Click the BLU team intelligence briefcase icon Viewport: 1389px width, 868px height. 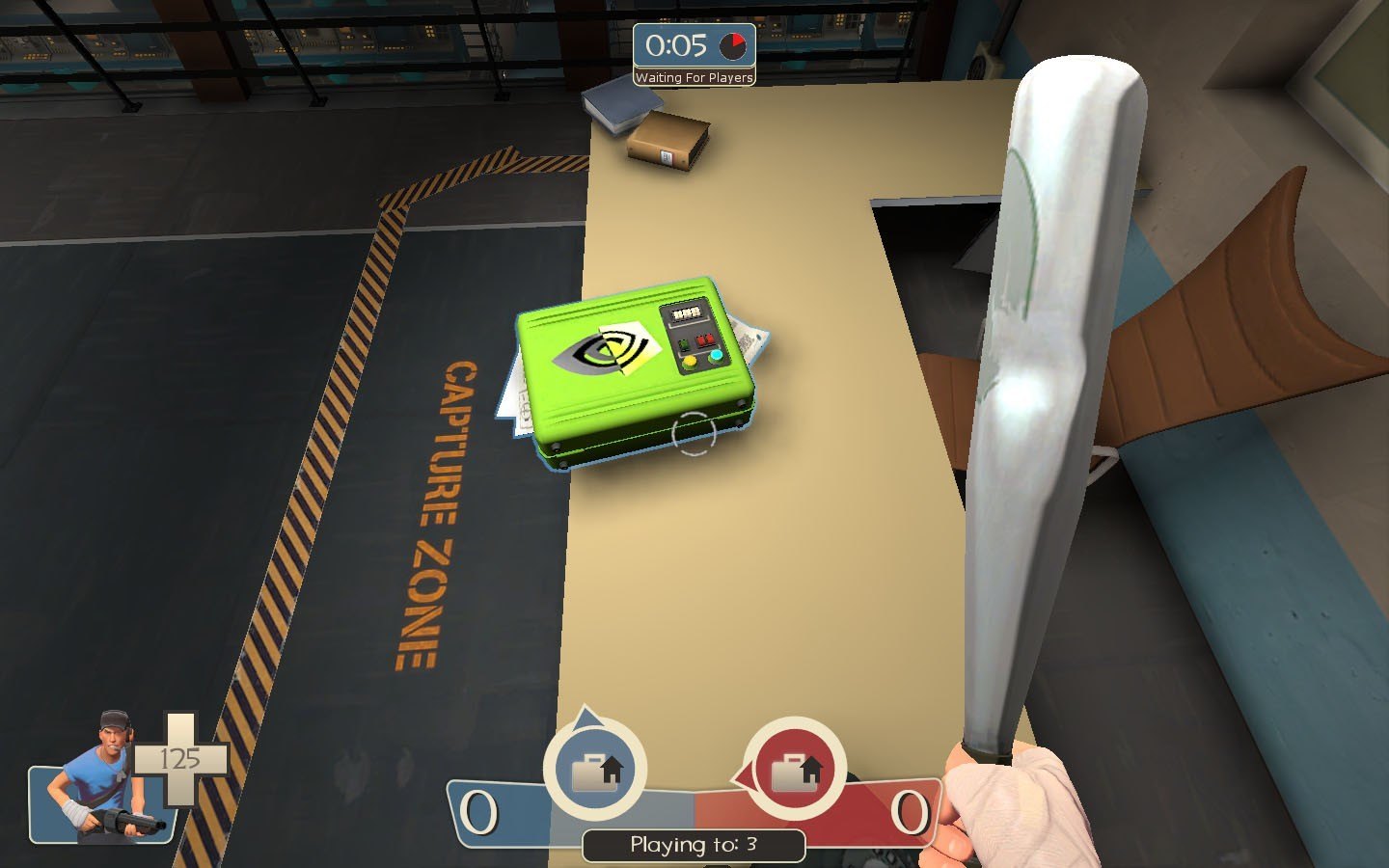point(595,771)
